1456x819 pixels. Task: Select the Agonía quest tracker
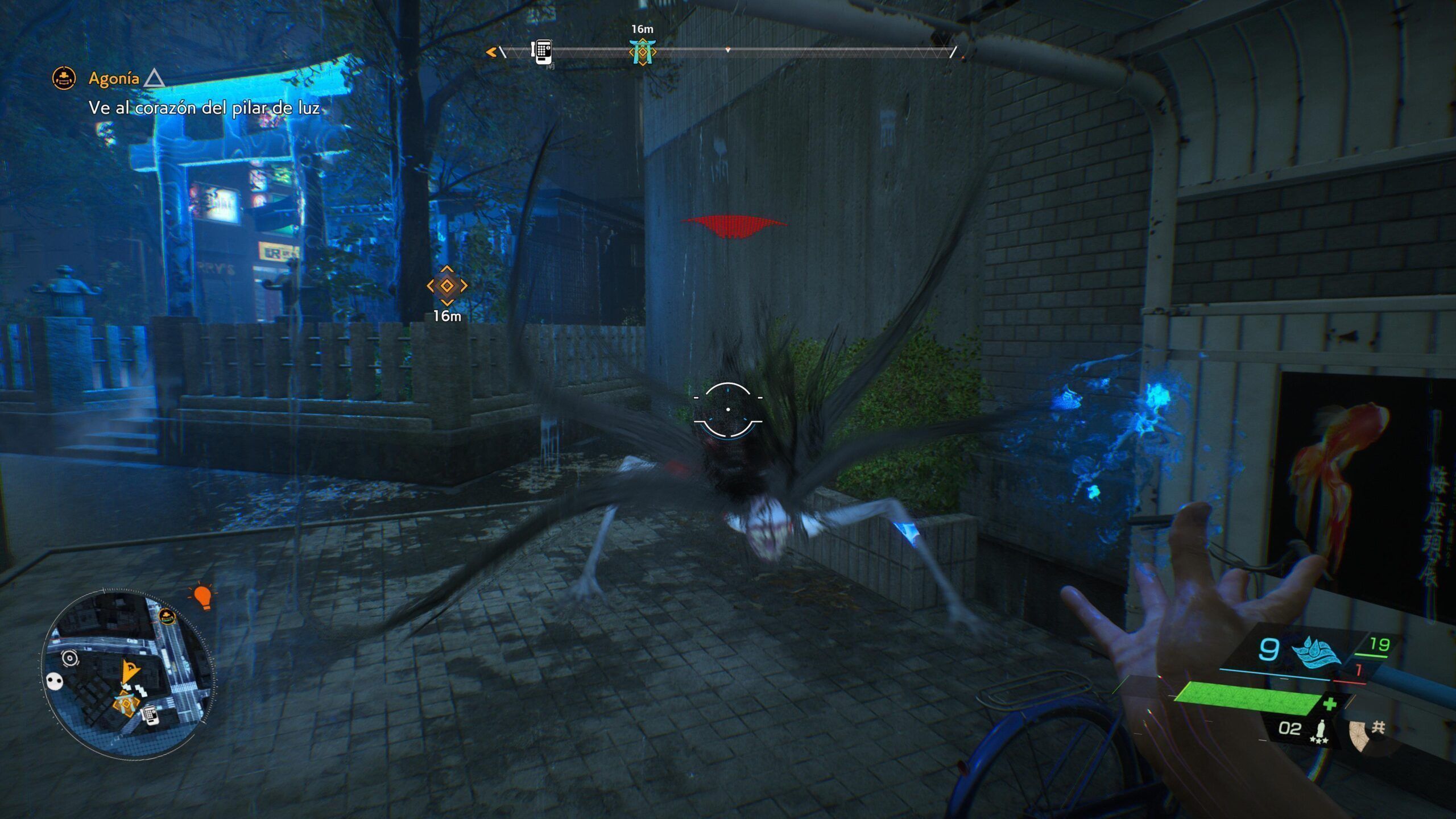coord(114,78)
